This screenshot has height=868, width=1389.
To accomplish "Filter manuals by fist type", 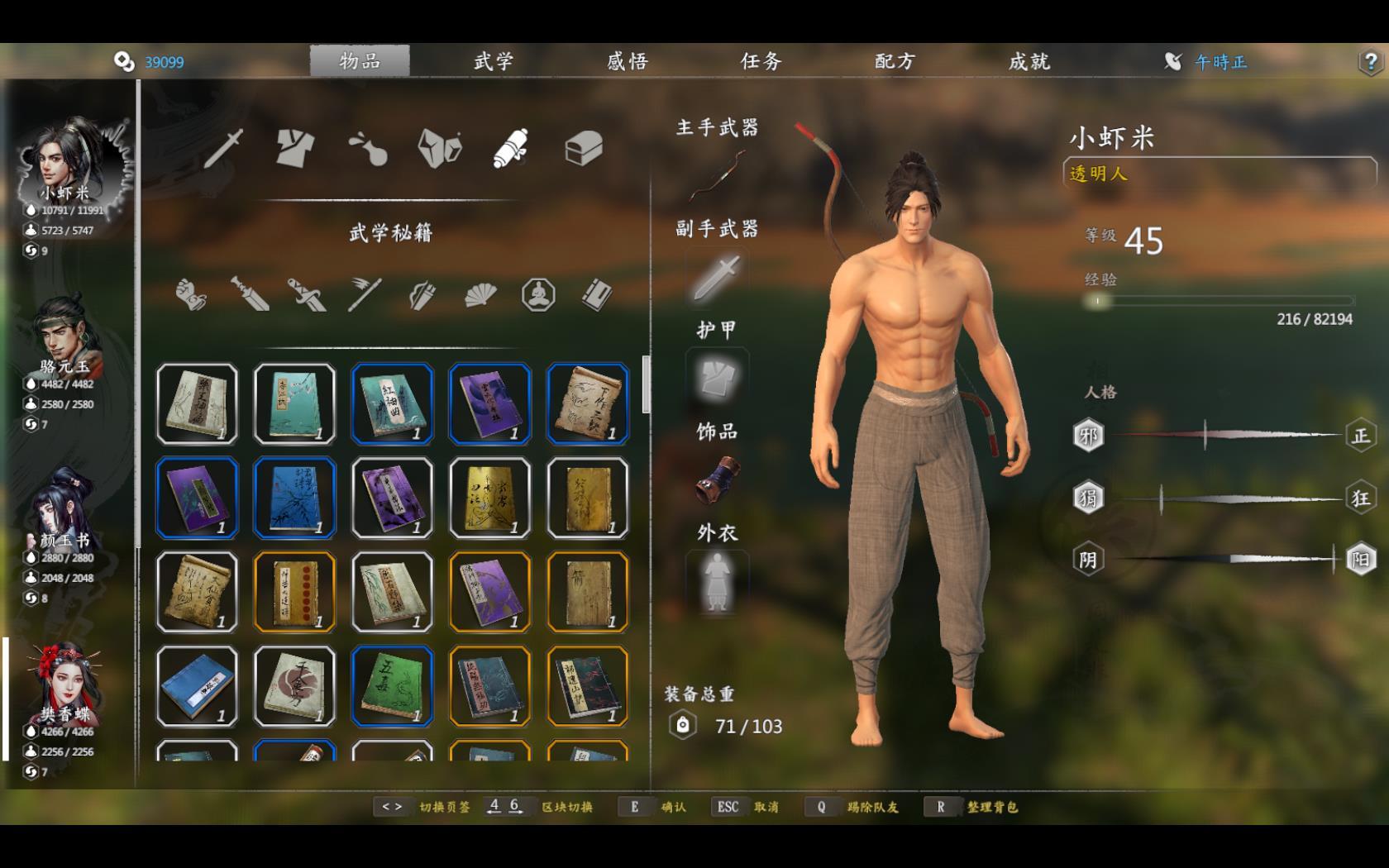I will [191, 294].
